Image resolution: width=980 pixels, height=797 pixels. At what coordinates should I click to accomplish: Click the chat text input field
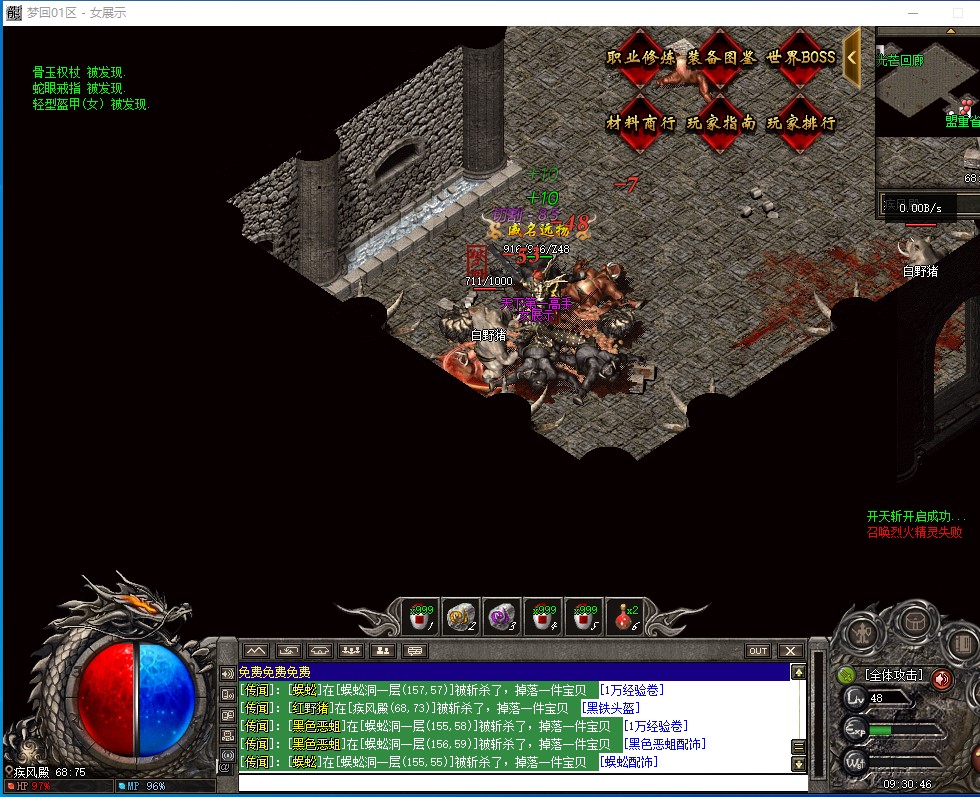(x=520, y=781)
